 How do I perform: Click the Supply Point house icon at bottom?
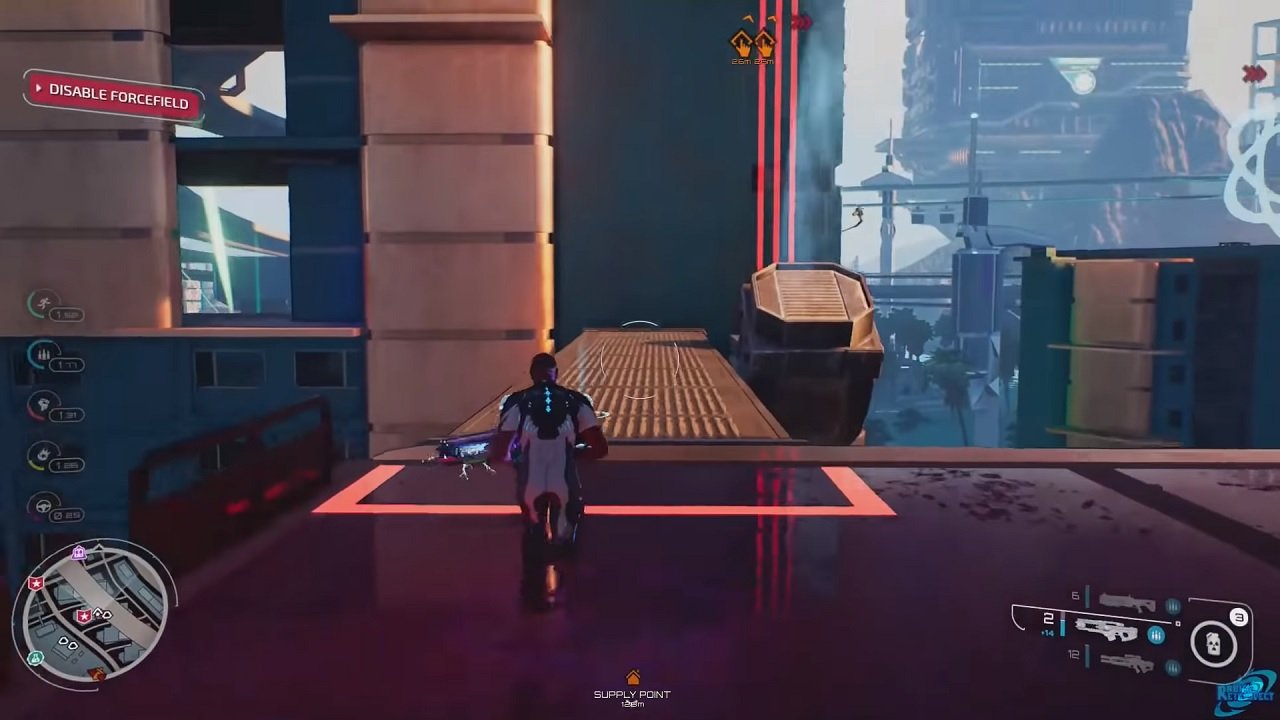[634, 679]
